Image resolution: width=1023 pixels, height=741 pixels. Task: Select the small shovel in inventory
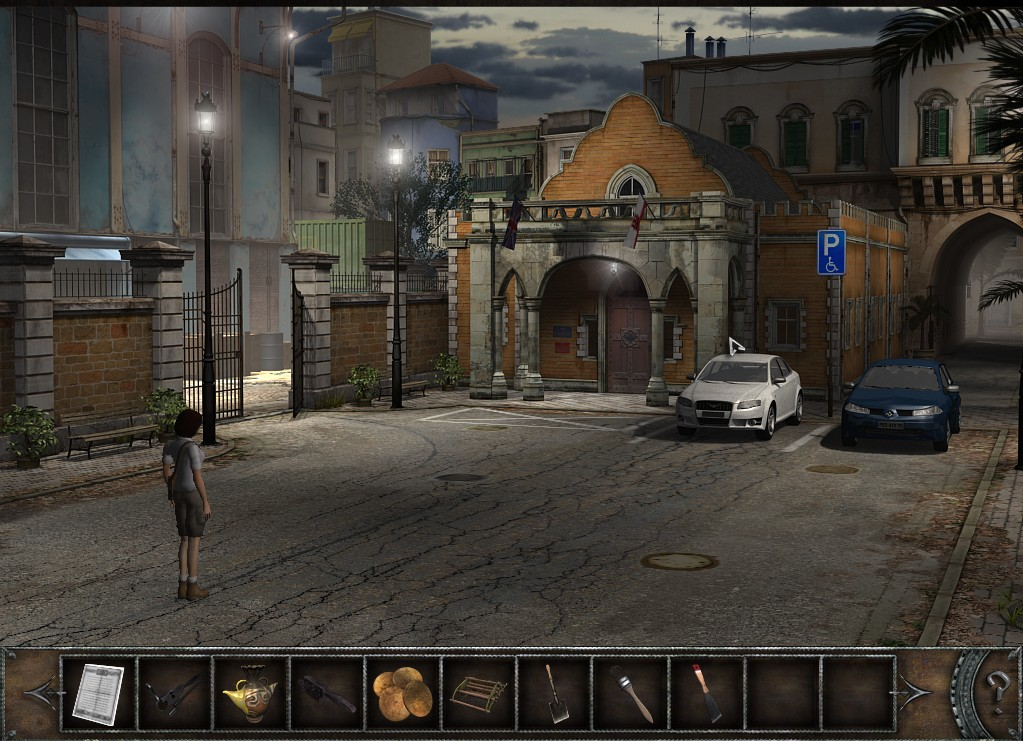(x=555, y=693)
